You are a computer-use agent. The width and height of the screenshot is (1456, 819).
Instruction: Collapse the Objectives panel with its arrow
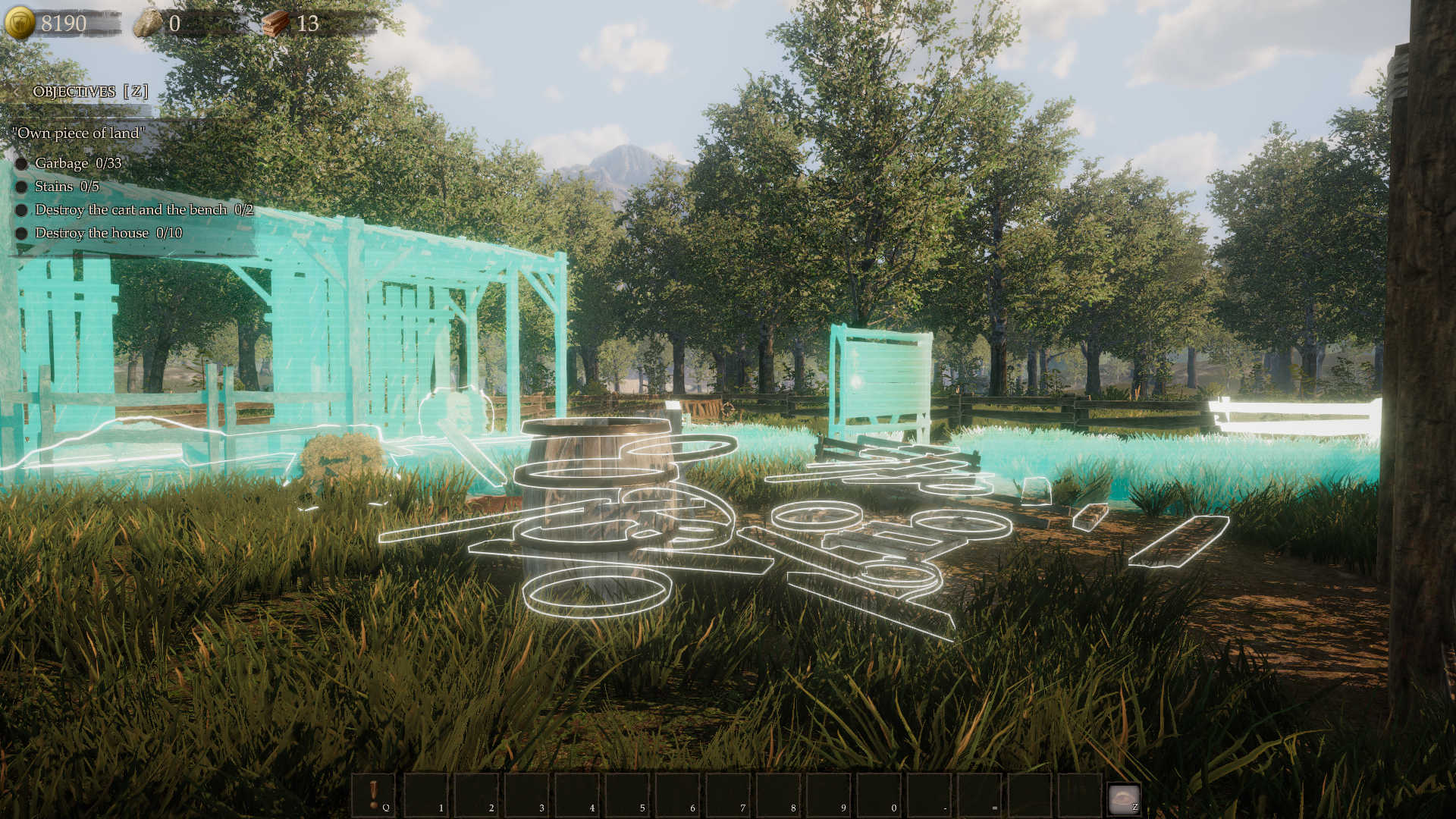[x=16, y=93]
